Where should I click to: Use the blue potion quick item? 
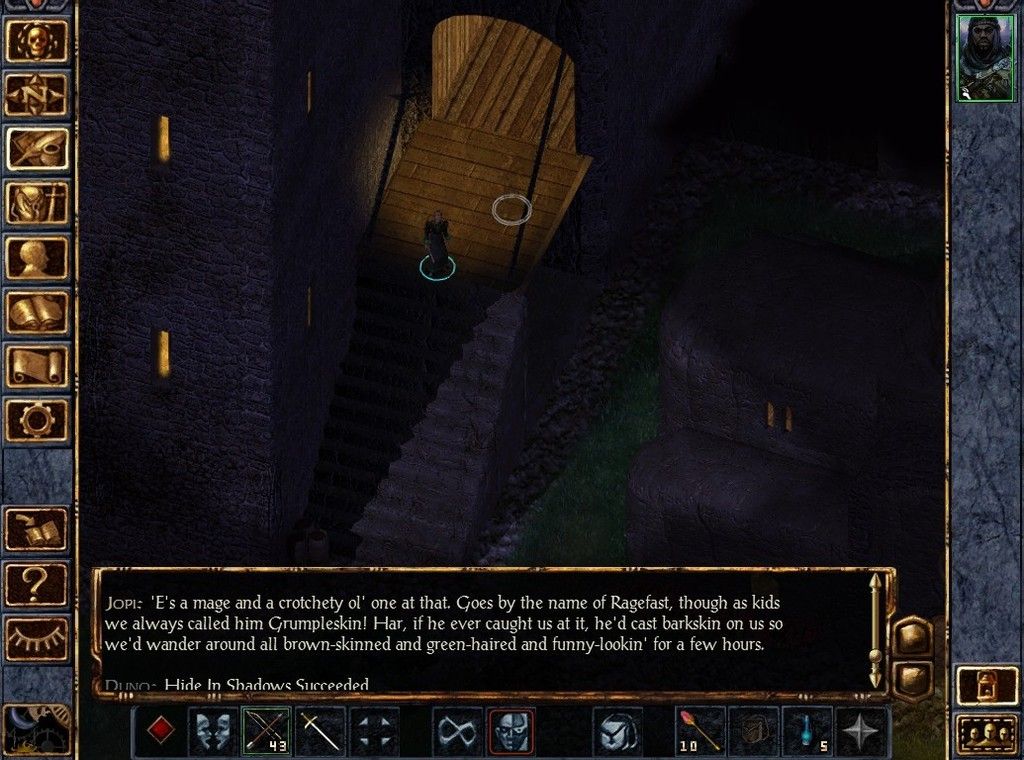click(x=808, y=731)
